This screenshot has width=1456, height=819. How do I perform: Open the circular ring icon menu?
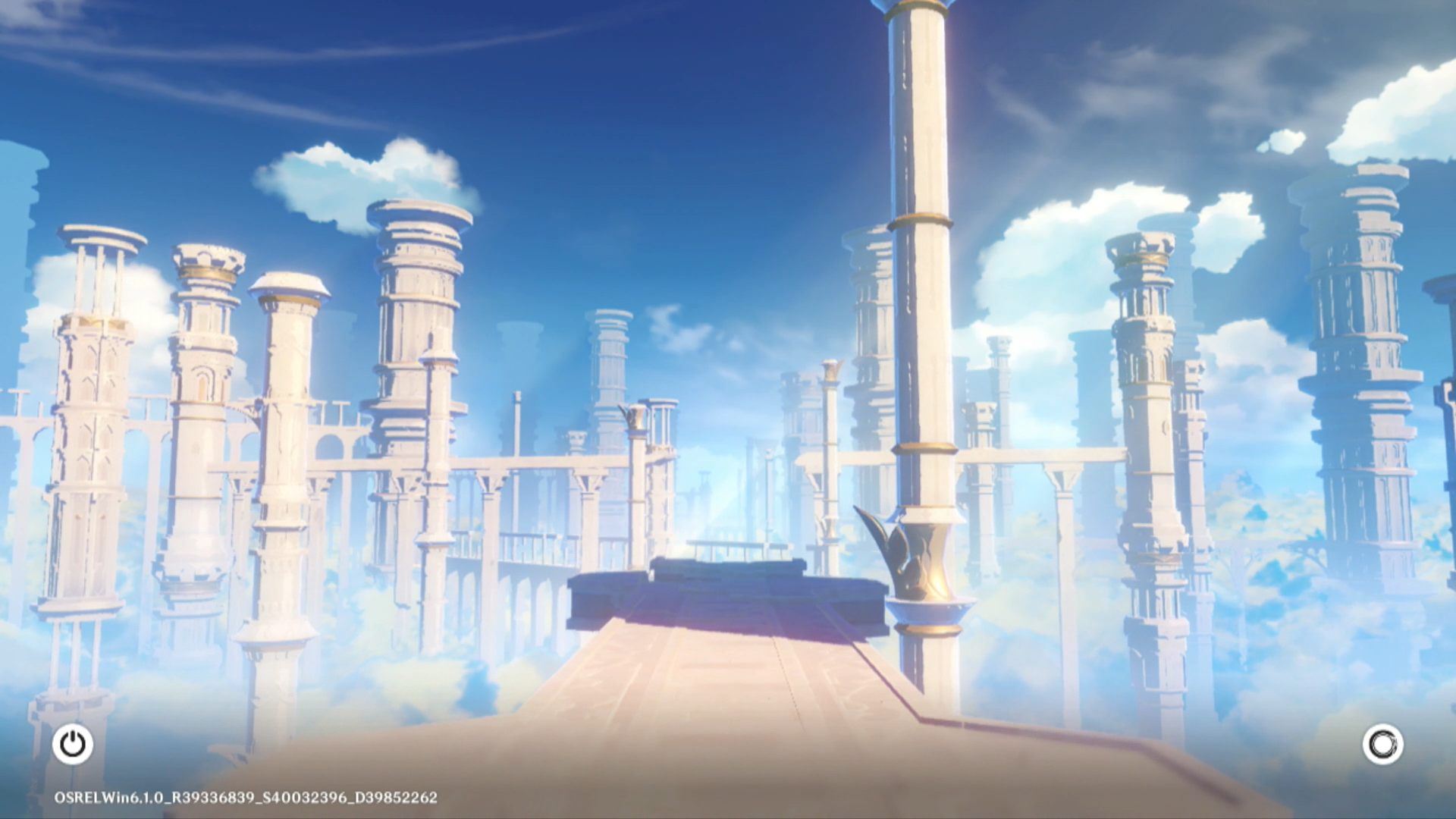click(1382, 744)
